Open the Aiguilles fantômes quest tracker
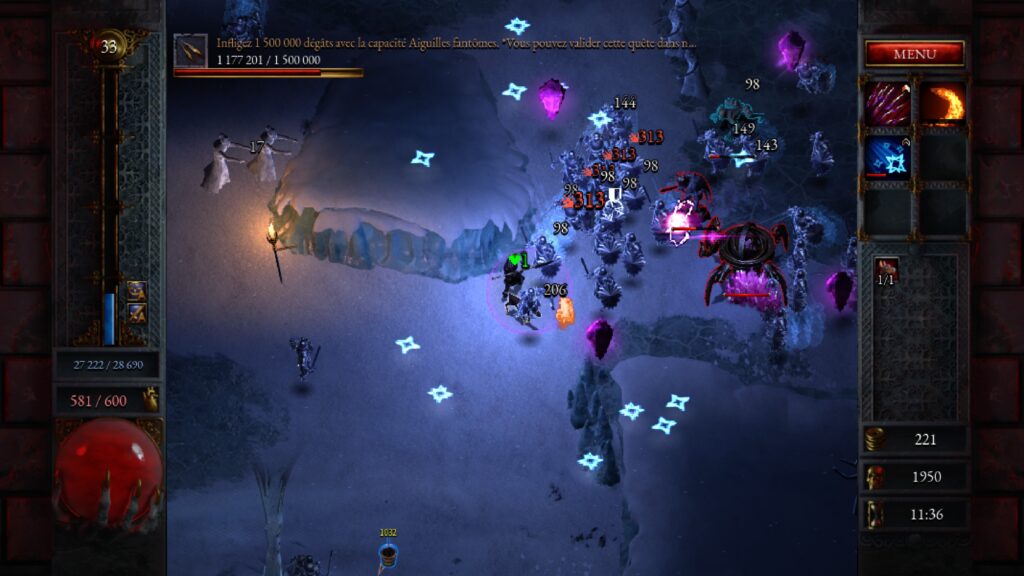 point(456,44)
